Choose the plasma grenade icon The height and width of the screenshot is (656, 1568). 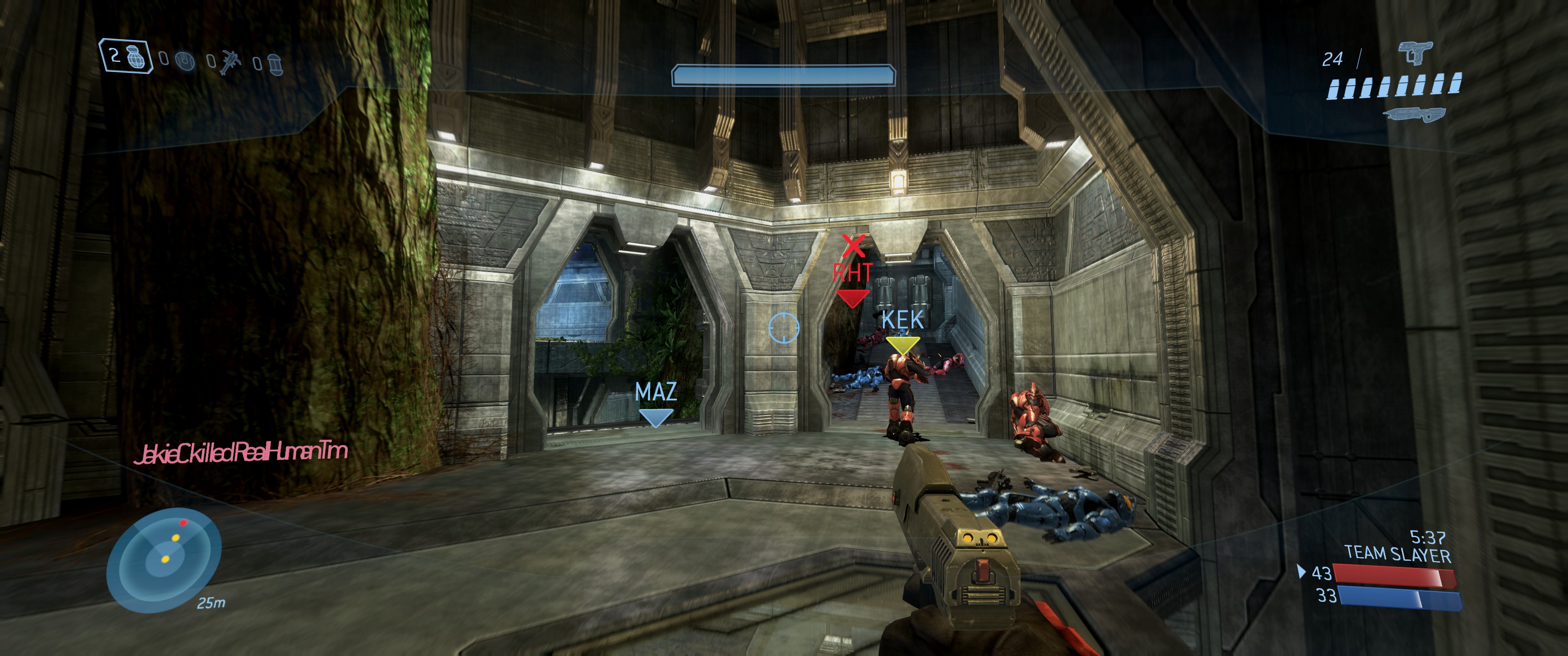point(185,61)
